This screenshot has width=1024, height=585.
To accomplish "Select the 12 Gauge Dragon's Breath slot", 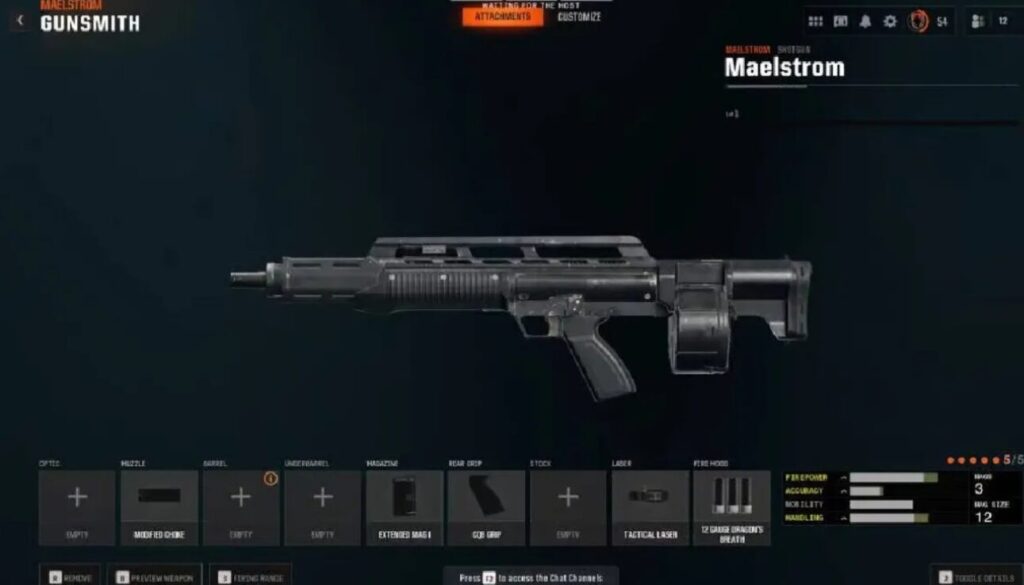I will pos(732,507).
